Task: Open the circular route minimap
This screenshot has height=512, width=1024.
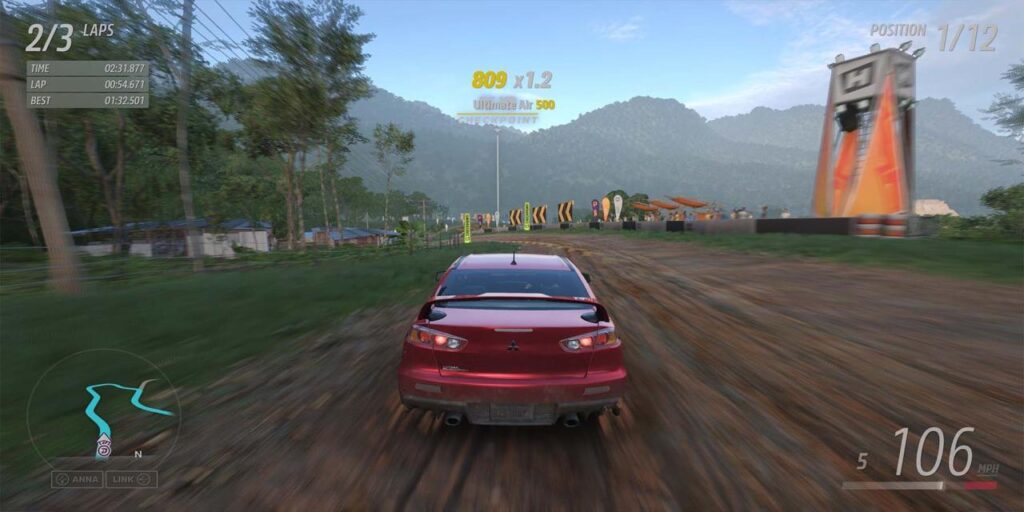Action: point(103,410)
